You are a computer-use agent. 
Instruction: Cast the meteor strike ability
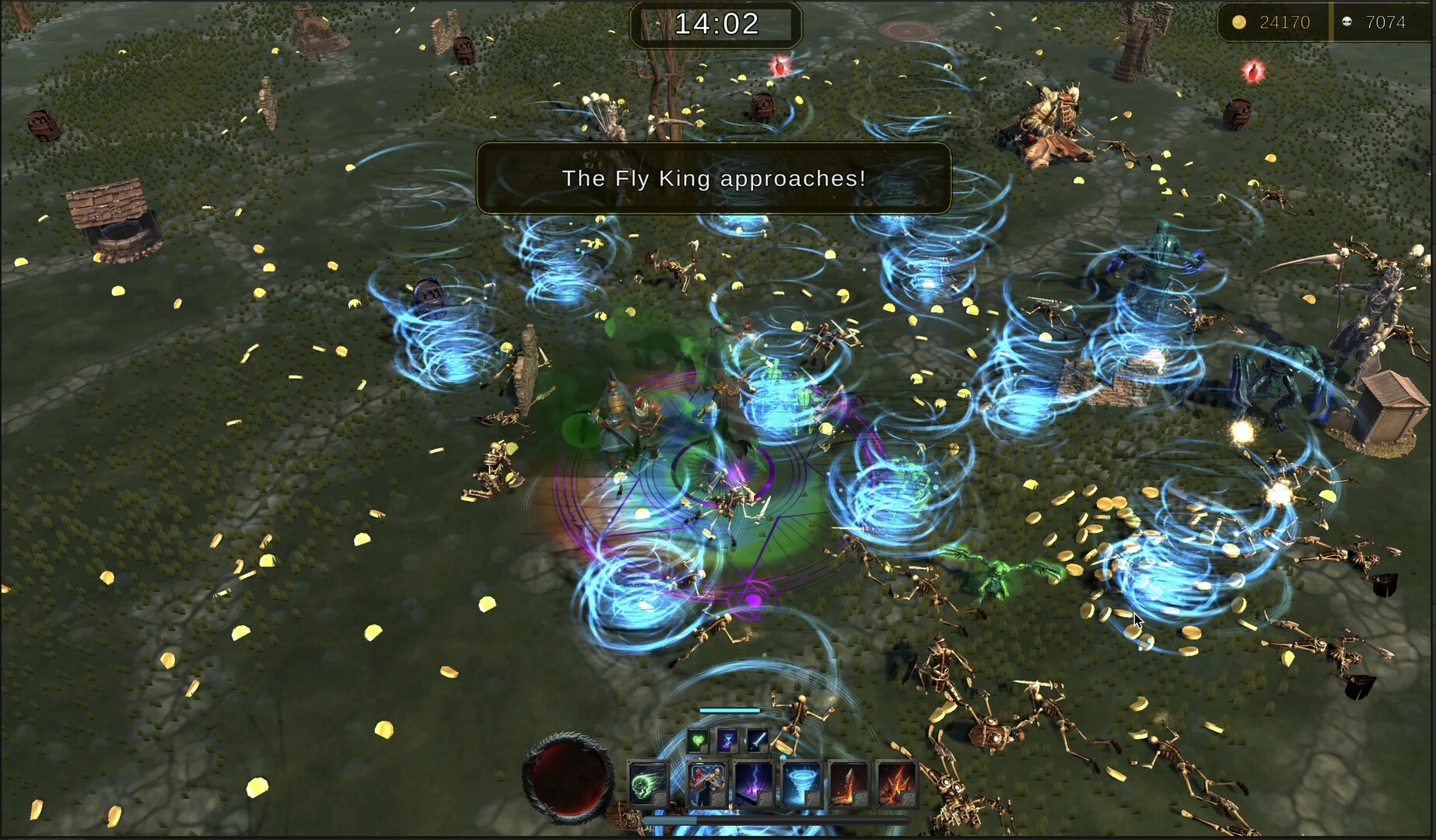tap(847, 782)
